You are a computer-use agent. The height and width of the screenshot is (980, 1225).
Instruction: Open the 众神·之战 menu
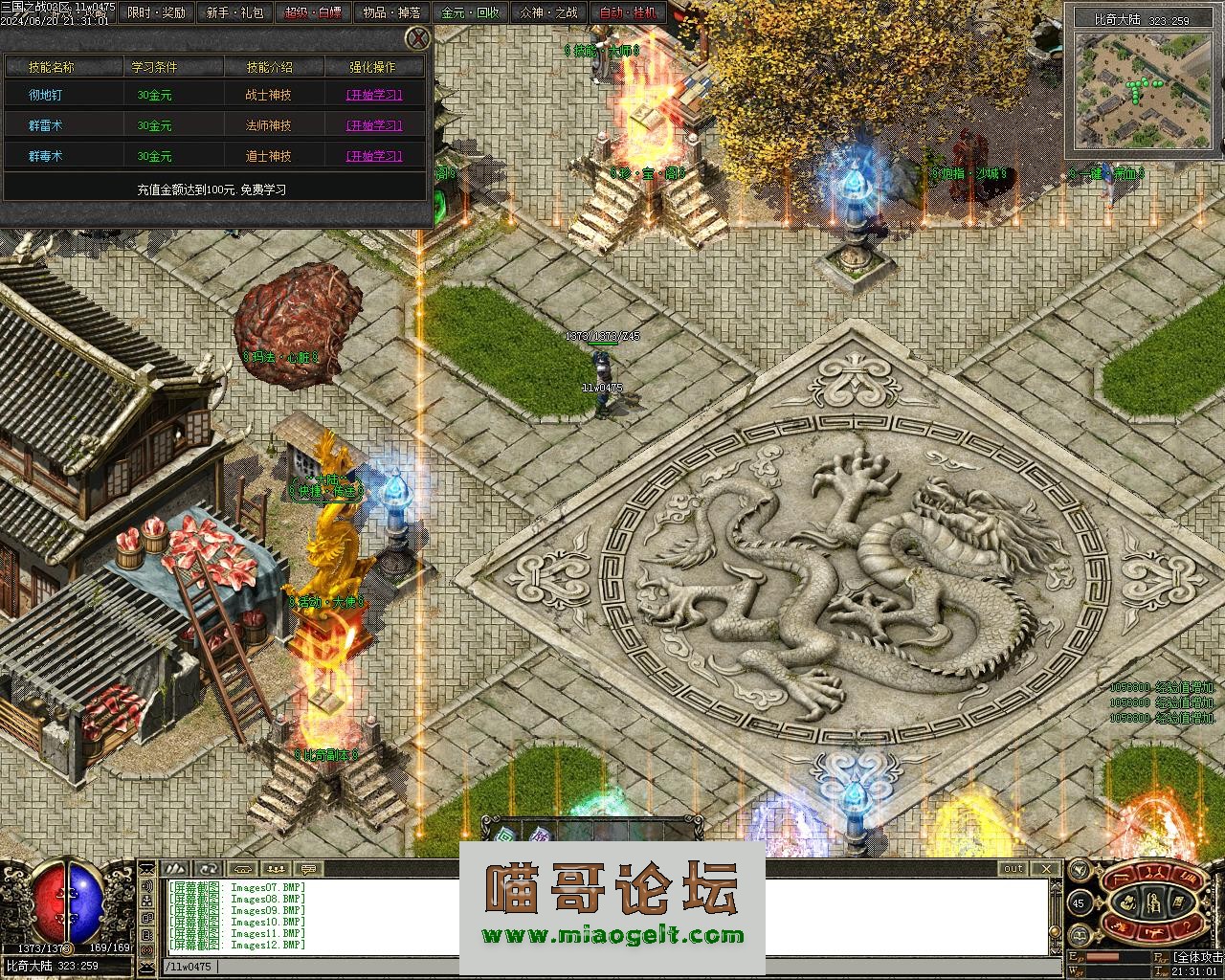tap(548, 12)
